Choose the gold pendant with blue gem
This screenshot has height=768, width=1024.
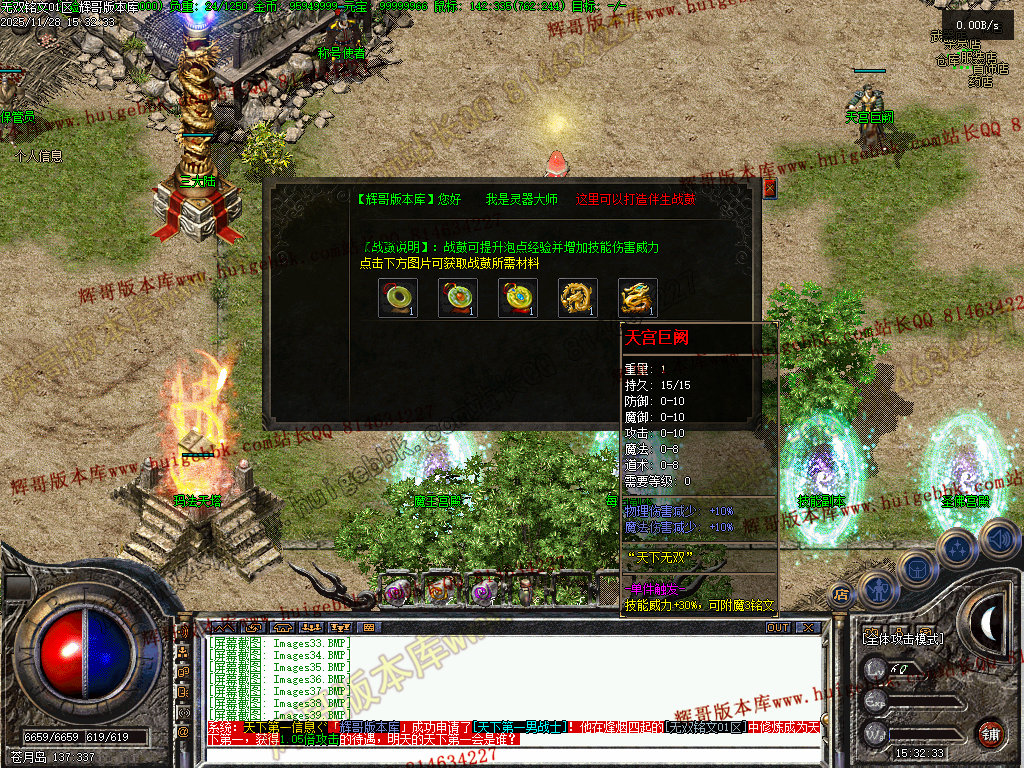pos(518,298)
